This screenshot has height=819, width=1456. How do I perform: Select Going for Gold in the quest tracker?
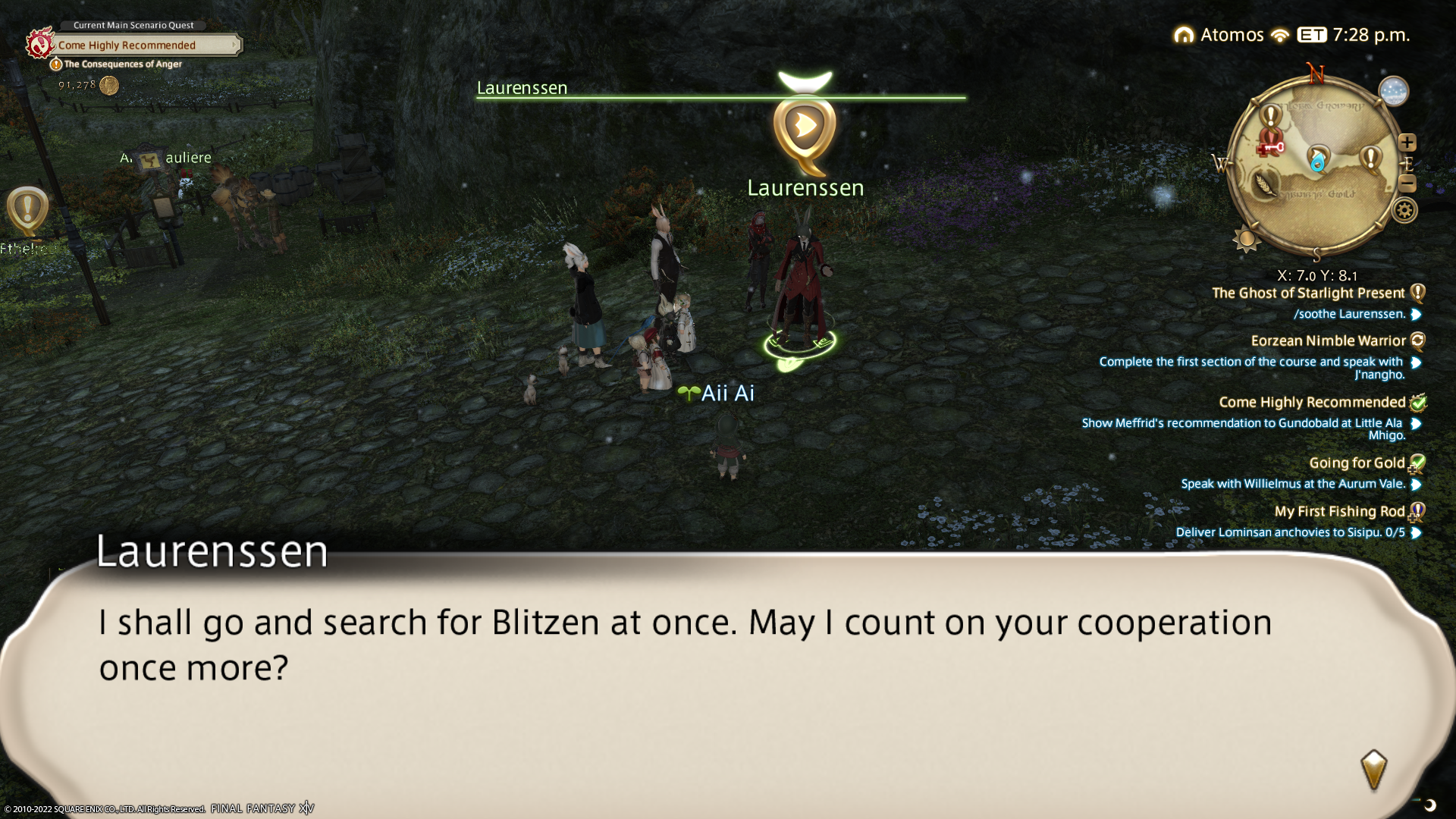(1357, 463)
